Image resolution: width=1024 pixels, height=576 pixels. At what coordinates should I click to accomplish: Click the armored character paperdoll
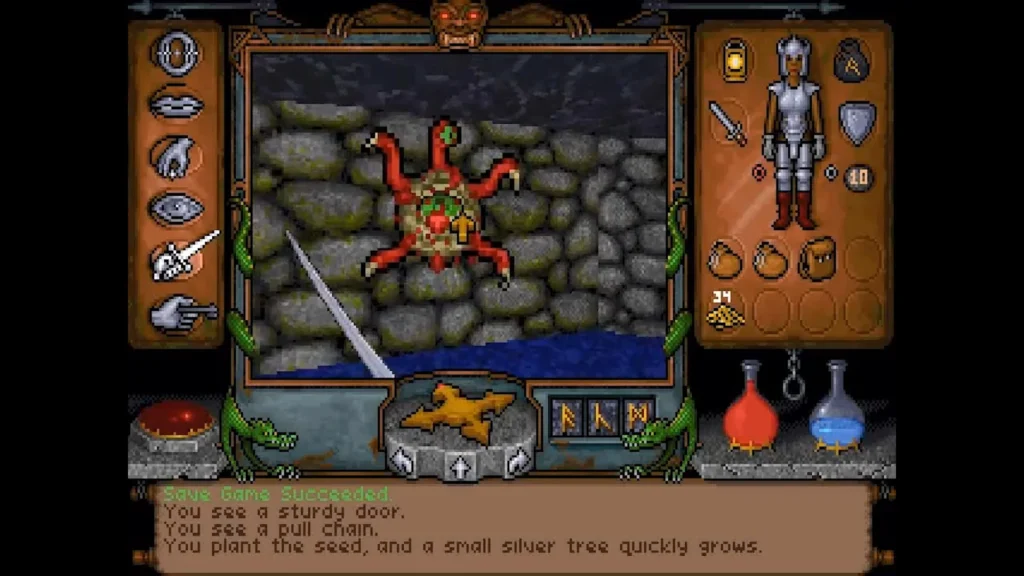[795, 130]
